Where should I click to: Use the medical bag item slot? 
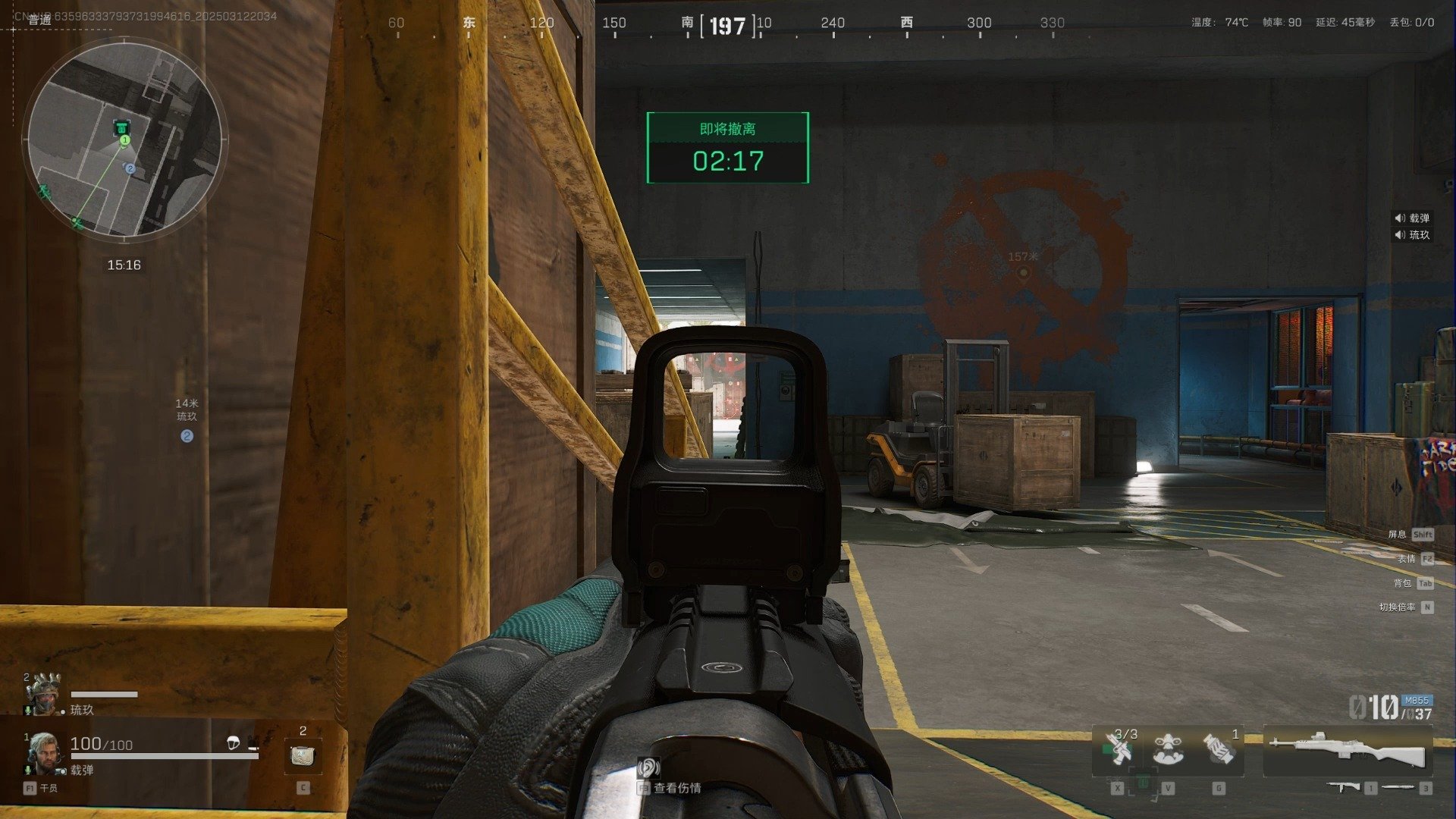(x=303, y=755)
